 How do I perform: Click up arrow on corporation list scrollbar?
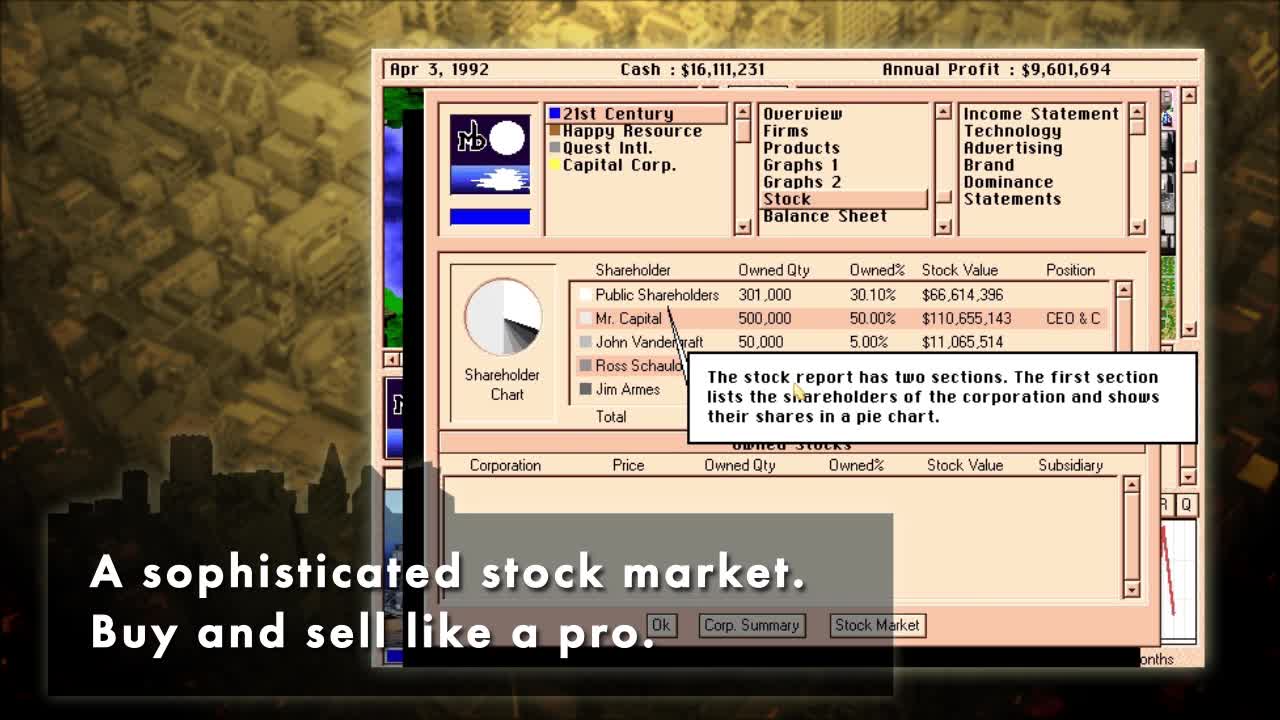tap(742, 113)
